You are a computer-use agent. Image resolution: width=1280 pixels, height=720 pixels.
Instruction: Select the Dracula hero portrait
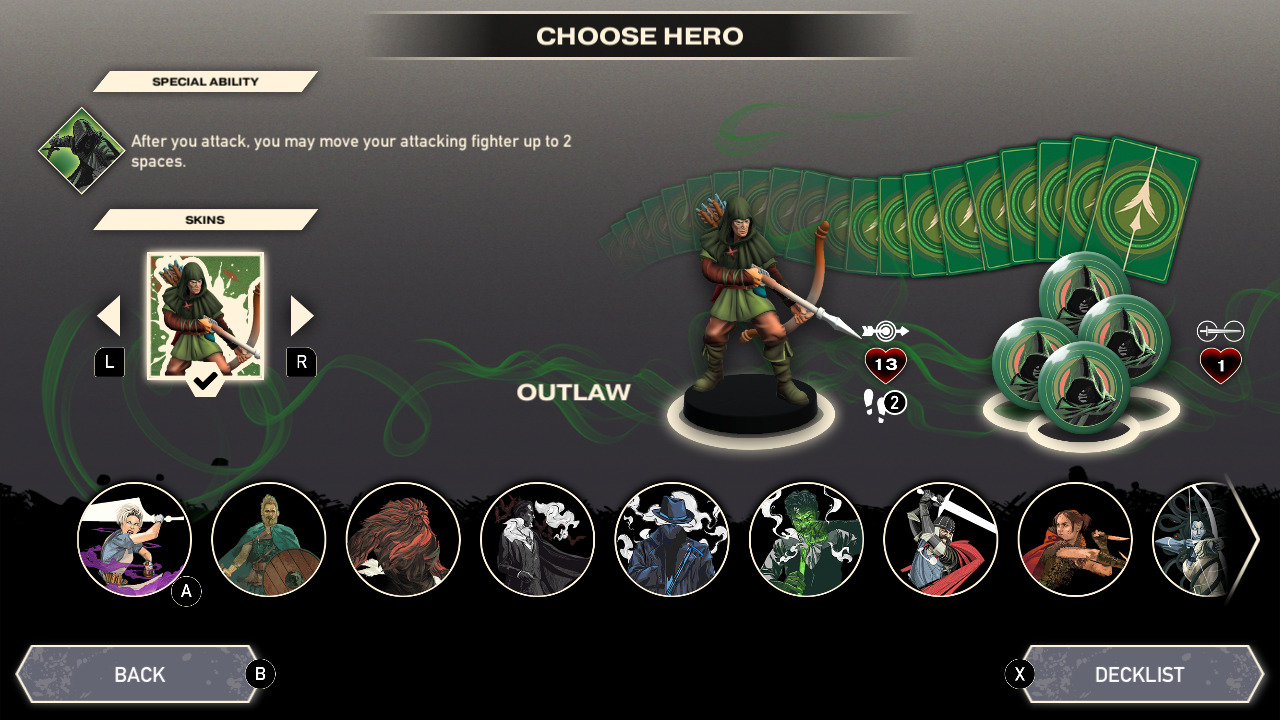point(537,540)
